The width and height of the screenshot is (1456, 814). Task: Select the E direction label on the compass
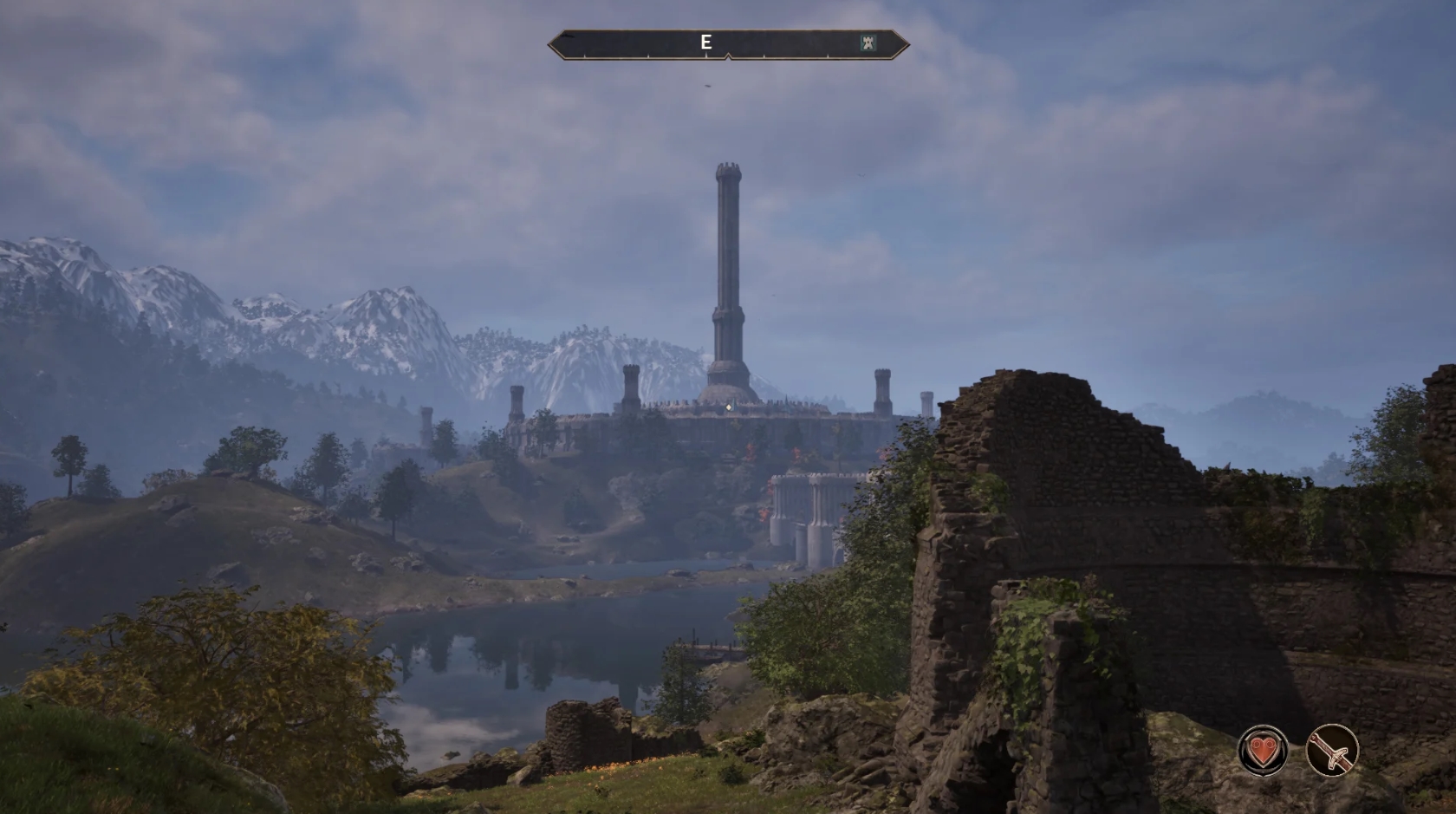706,41
